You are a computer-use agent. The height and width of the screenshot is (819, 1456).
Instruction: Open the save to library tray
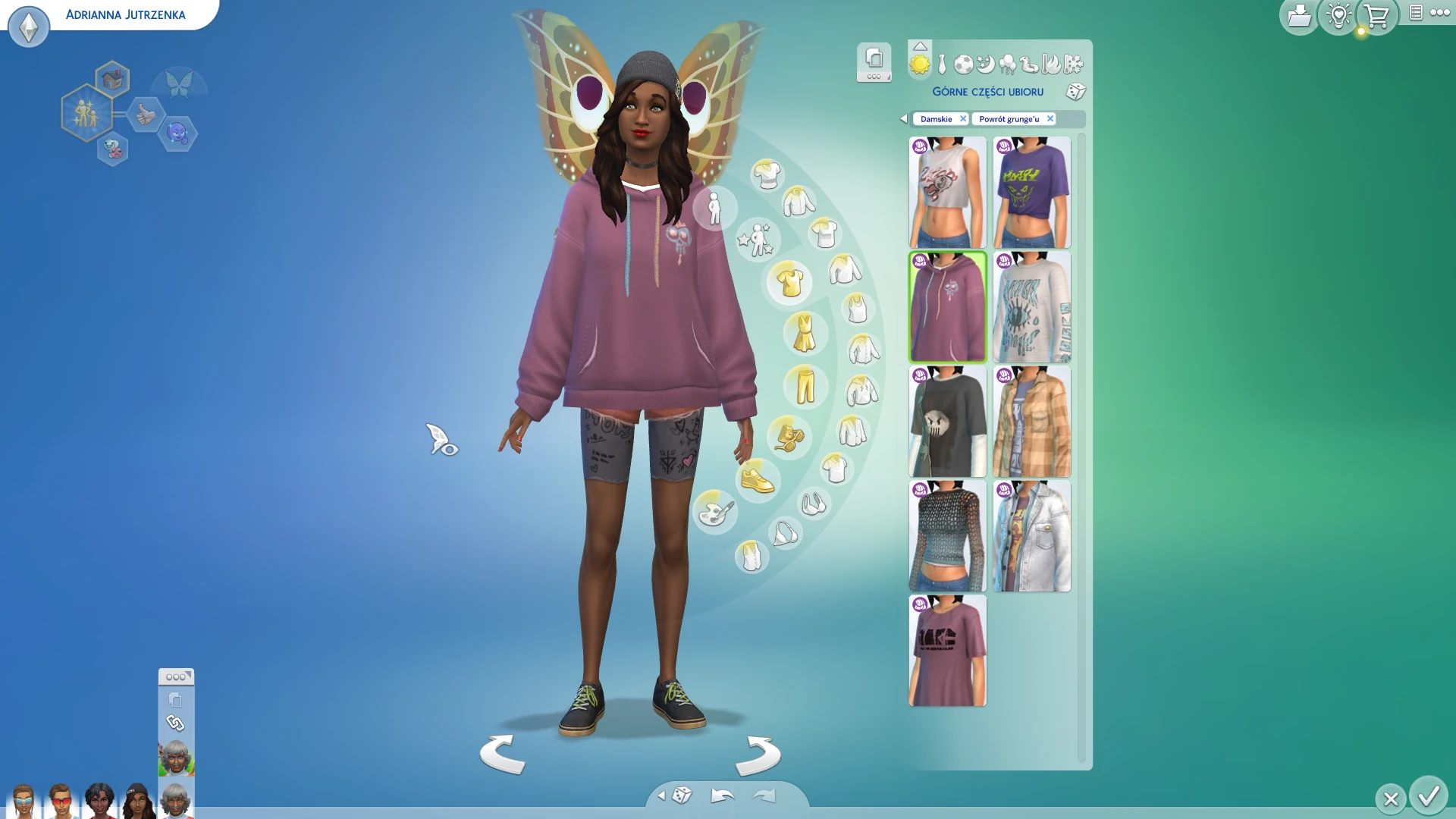1299,16
